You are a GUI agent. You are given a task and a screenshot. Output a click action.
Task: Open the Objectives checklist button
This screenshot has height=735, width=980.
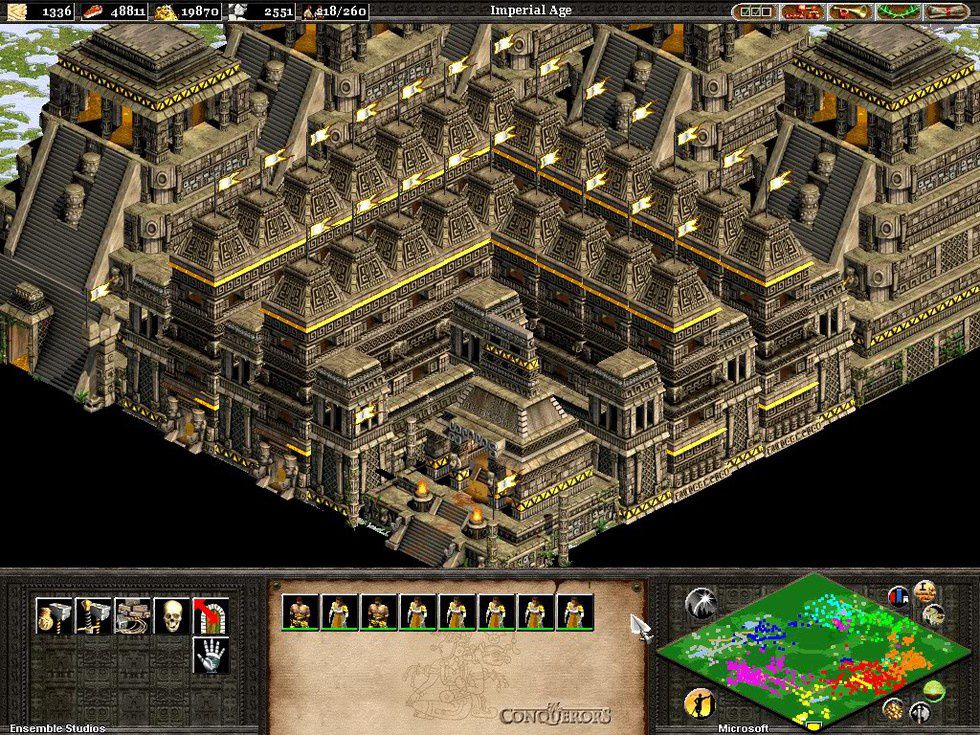pos(756,12)
